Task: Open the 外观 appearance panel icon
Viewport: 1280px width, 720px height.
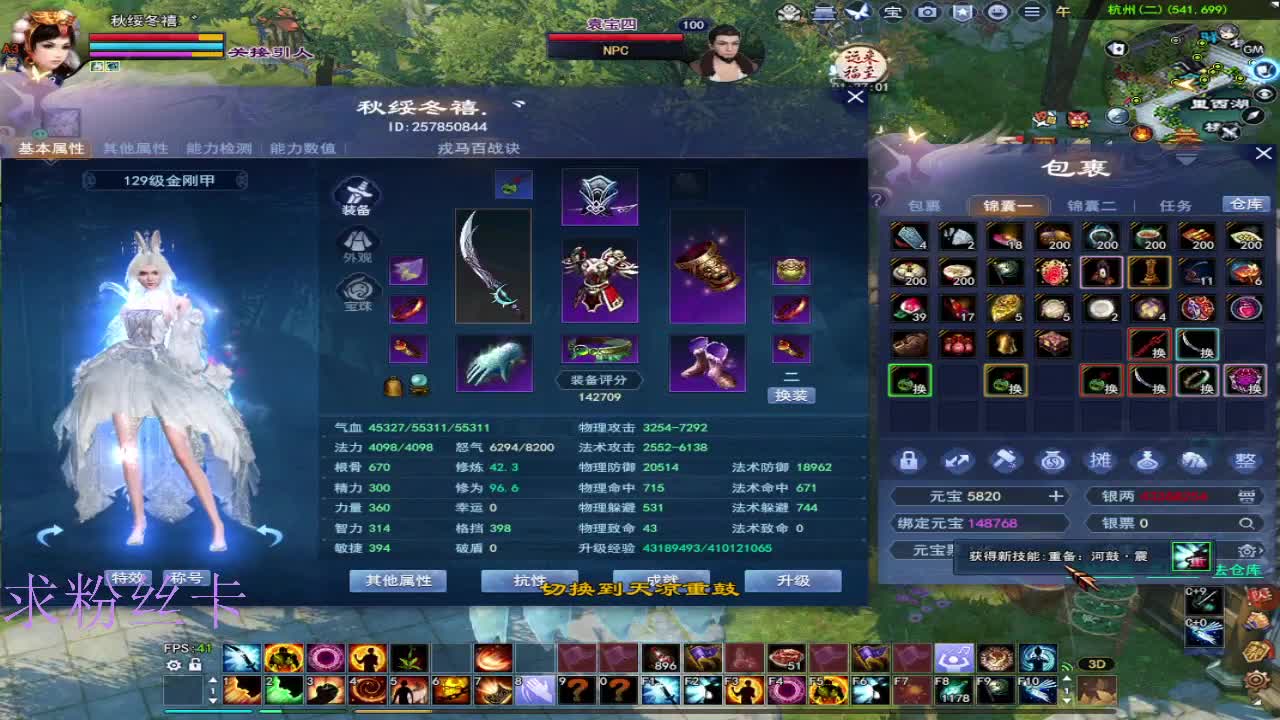Action: [358, 243]
